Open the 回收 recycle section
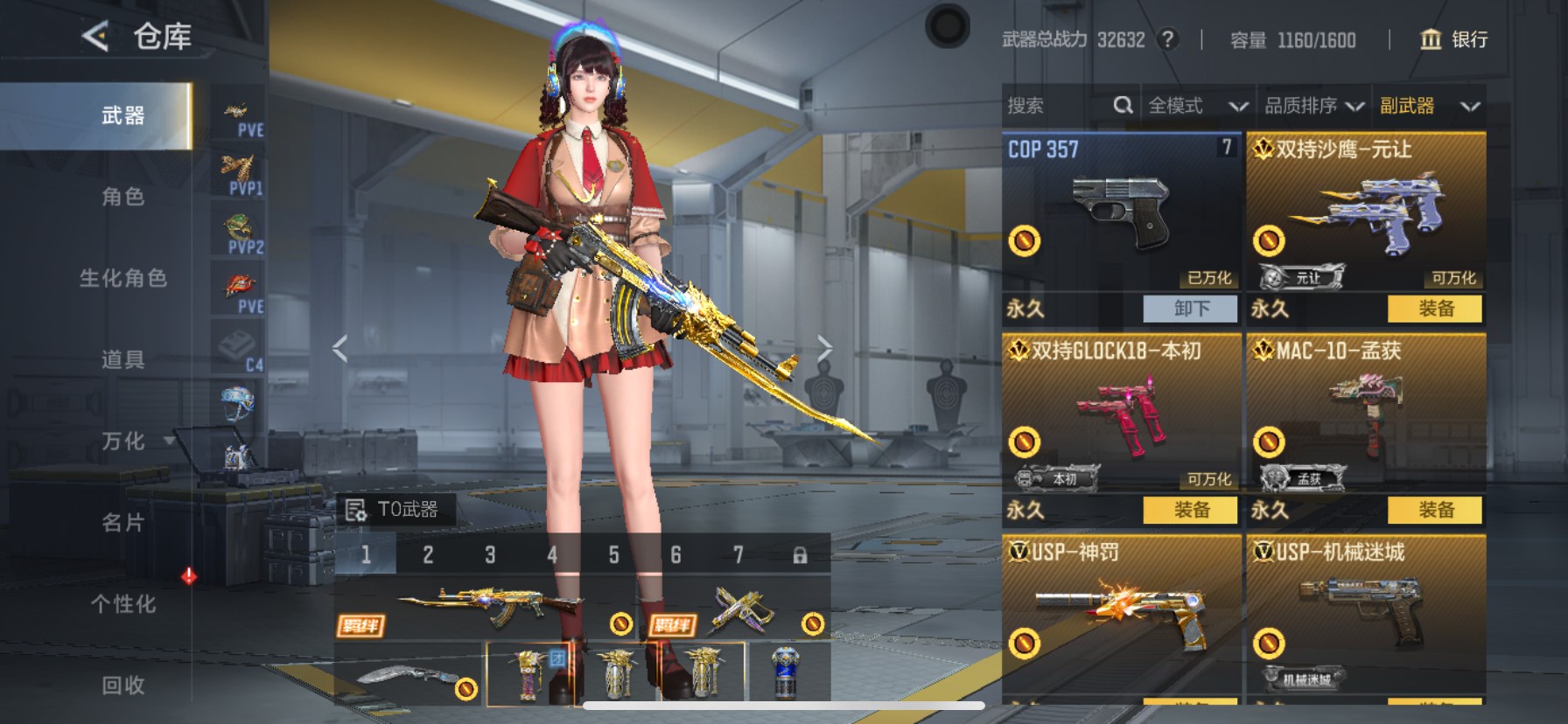This screenshot has width=1568, height=724. pyautogui.click(x=122, y=686)
